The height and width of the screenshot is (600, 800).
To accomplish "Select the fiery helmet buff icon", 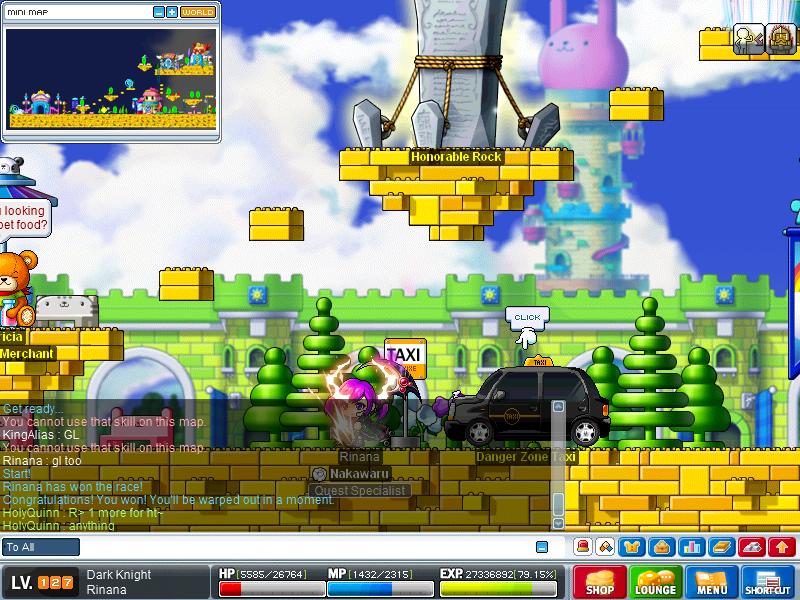I will (779, 38).
